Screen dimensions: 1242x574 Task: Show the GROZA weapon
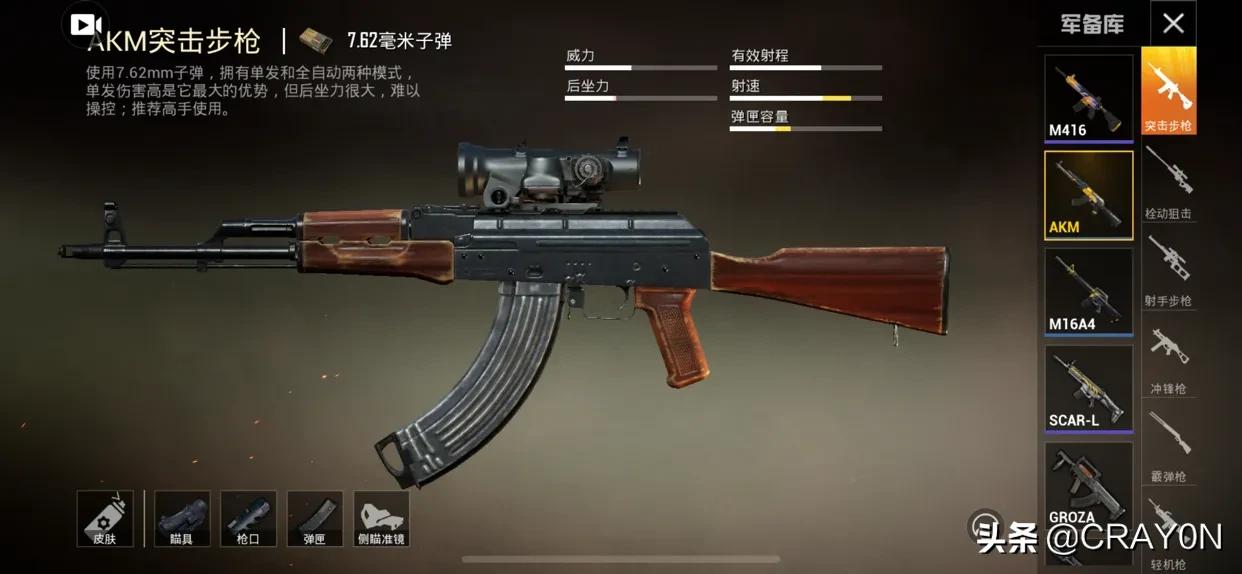(1088, 485)
